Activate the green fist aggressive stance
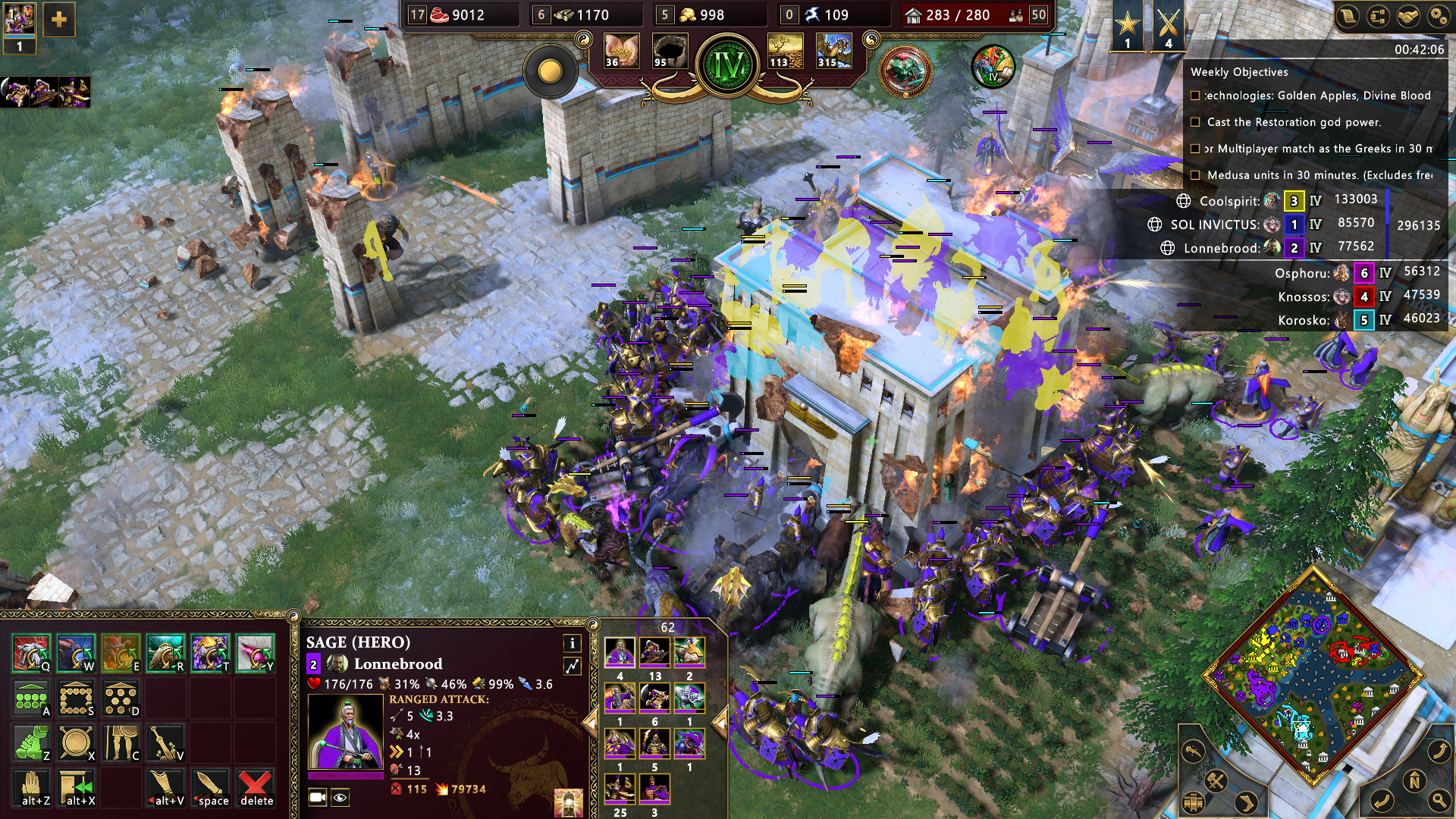Image resolution: width=1456 pixels, height=819 pixels. [x=31, y=743]
